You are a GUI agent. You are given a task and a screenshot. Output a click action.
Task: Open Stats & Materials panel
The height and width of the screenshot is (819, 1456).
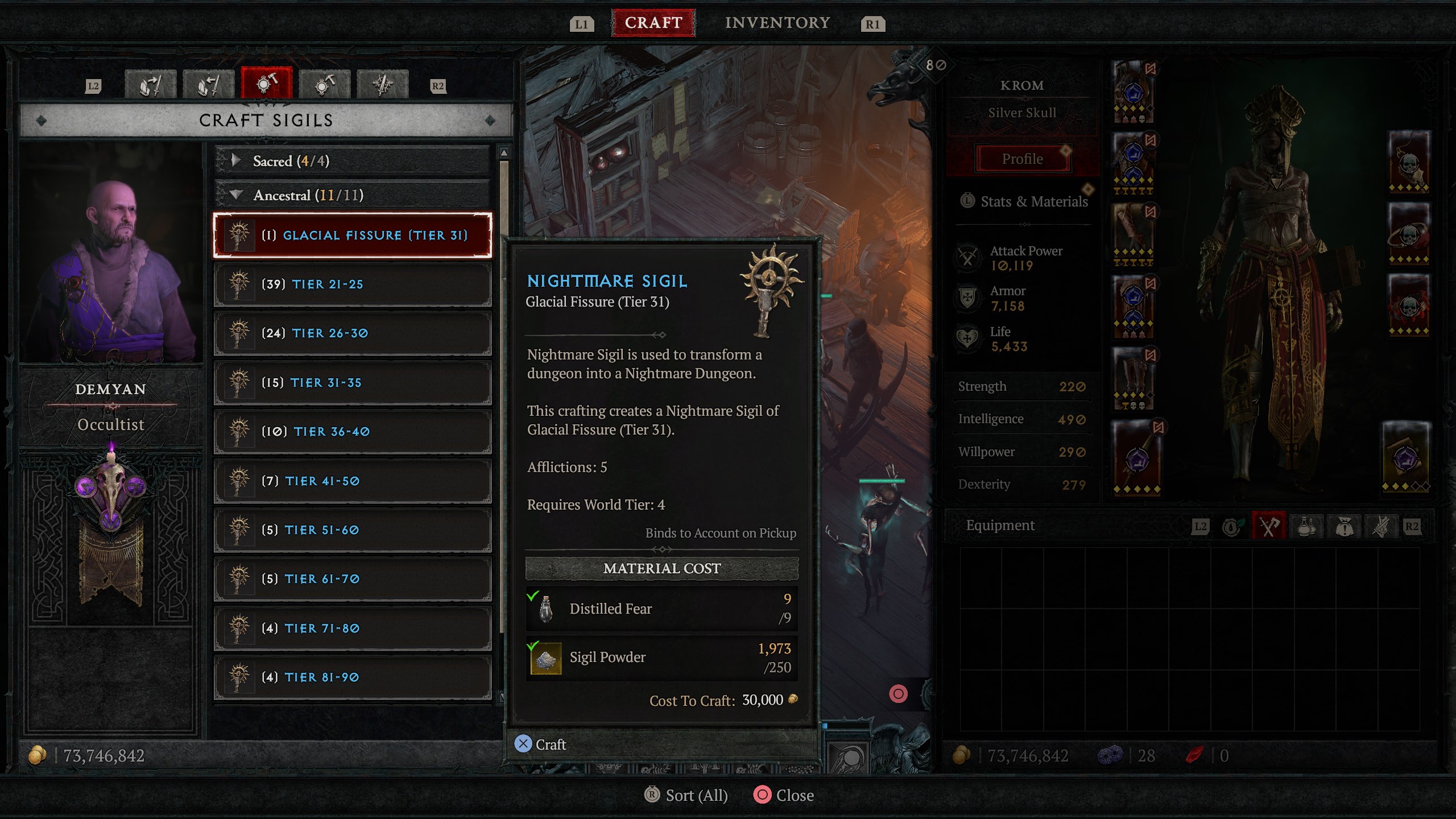(1033, 201)
